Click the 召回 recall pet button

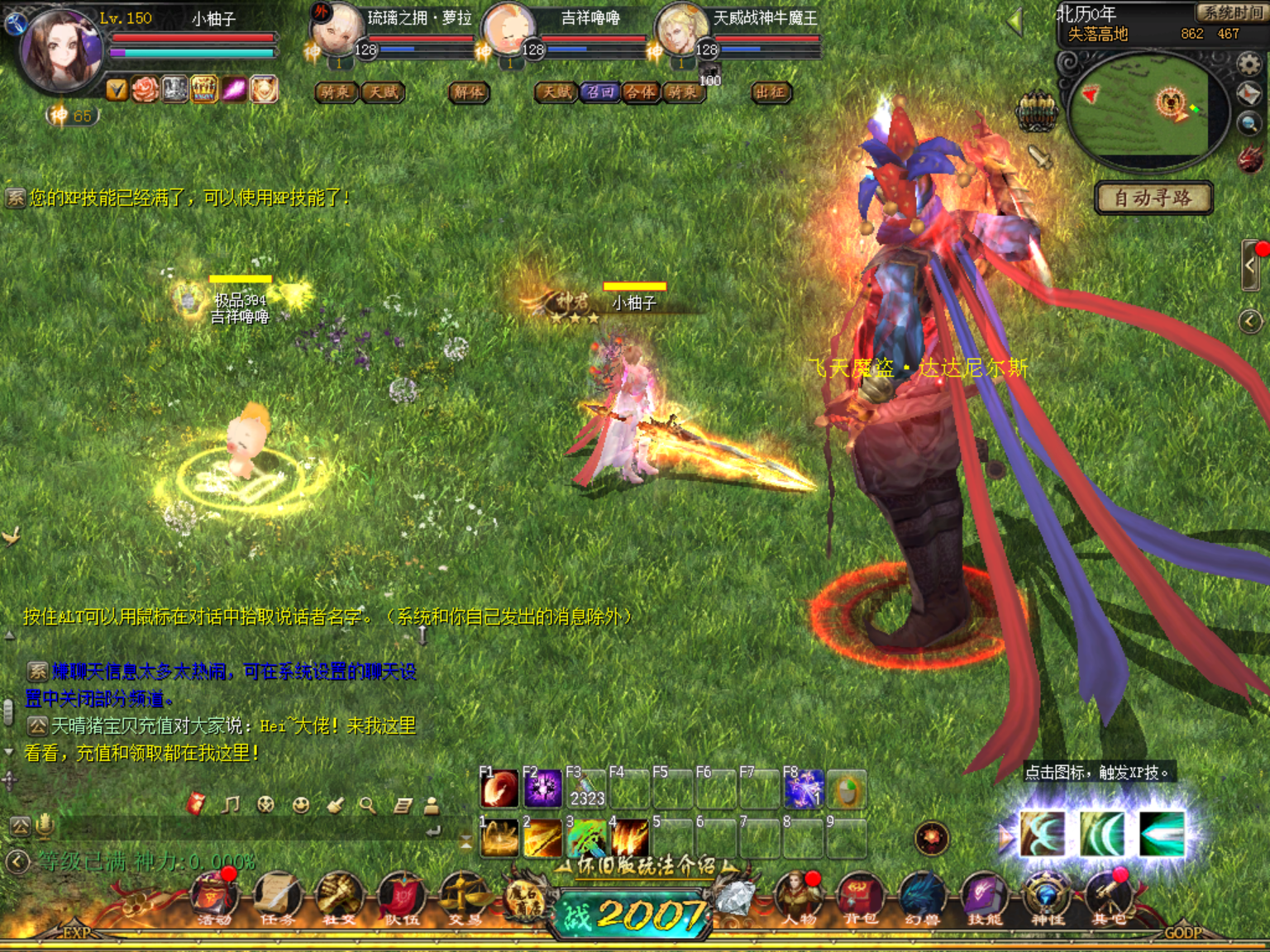[x=600, y=92]
